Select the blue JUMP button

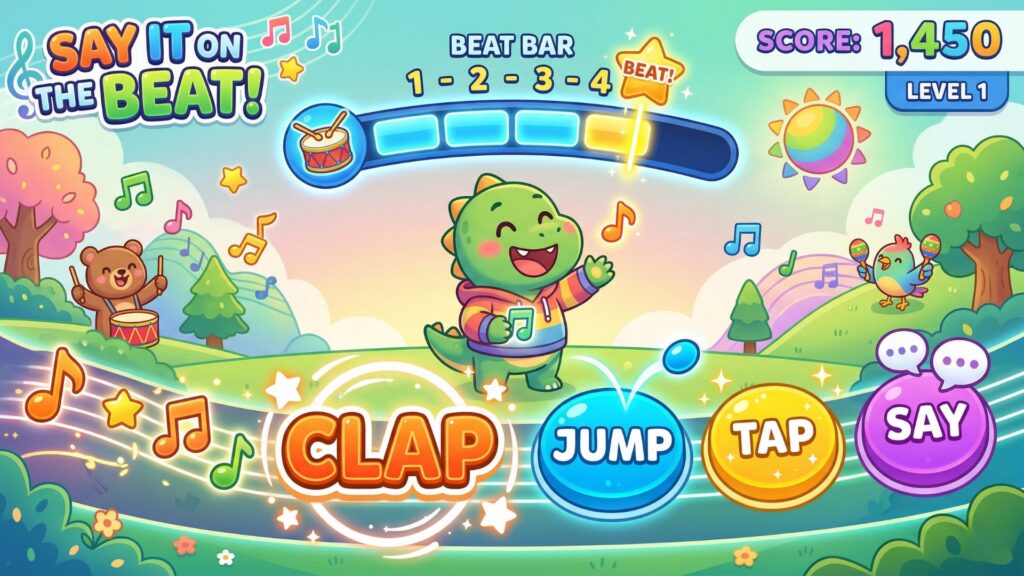coord(611,446)
